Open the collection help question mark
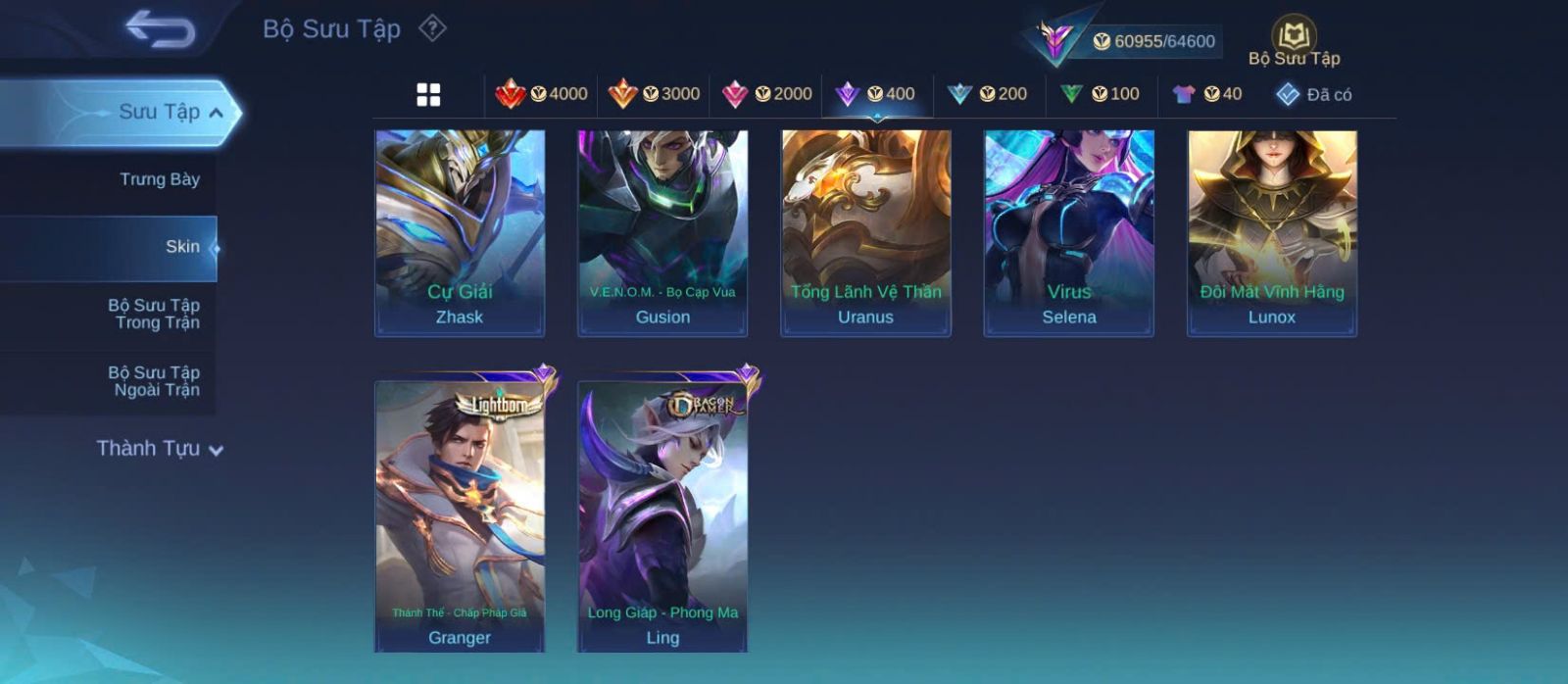 click(432, 28)
